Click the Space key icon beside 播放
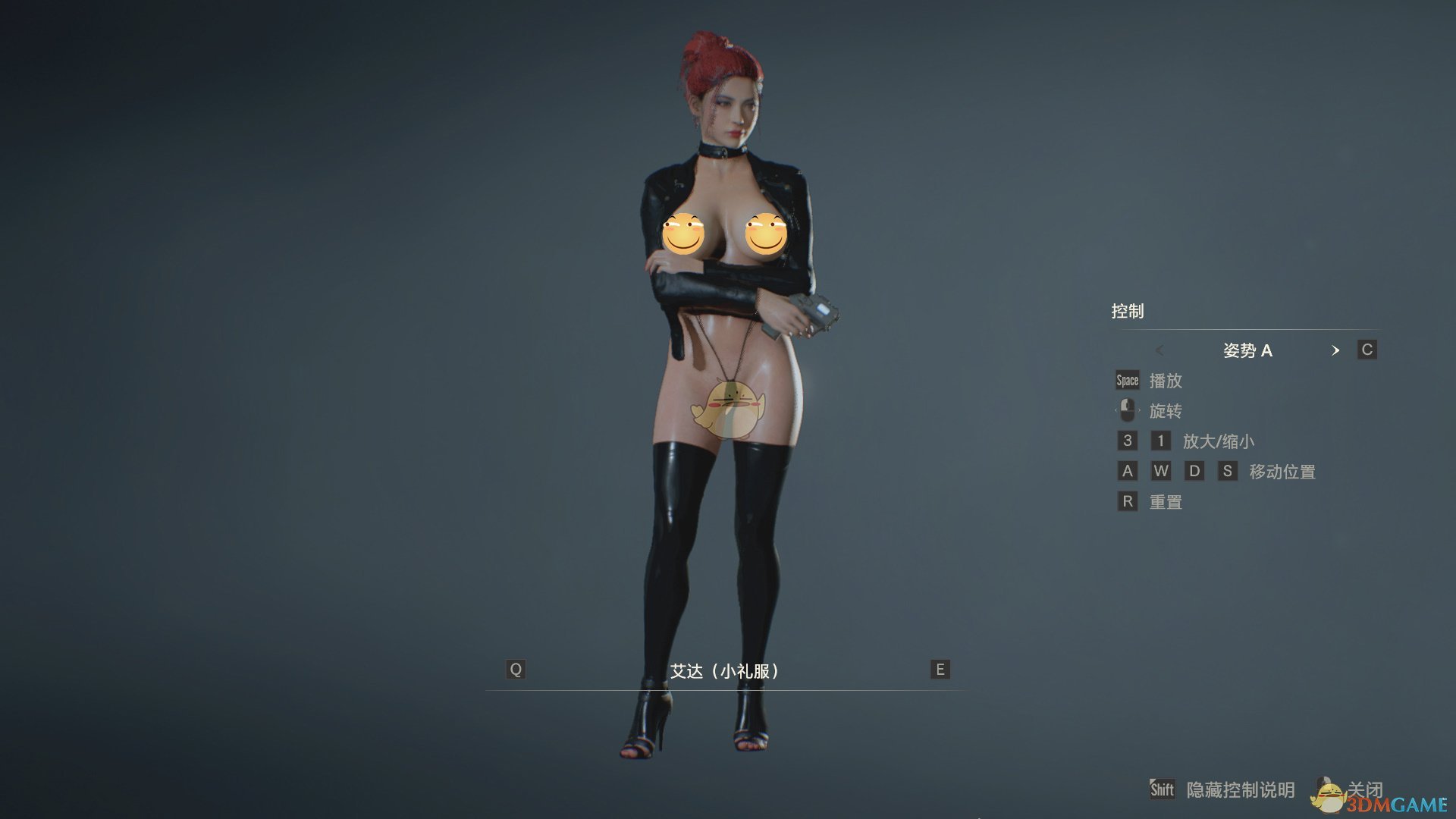This screenshot has width=1456, height=819. [1126, 381]
